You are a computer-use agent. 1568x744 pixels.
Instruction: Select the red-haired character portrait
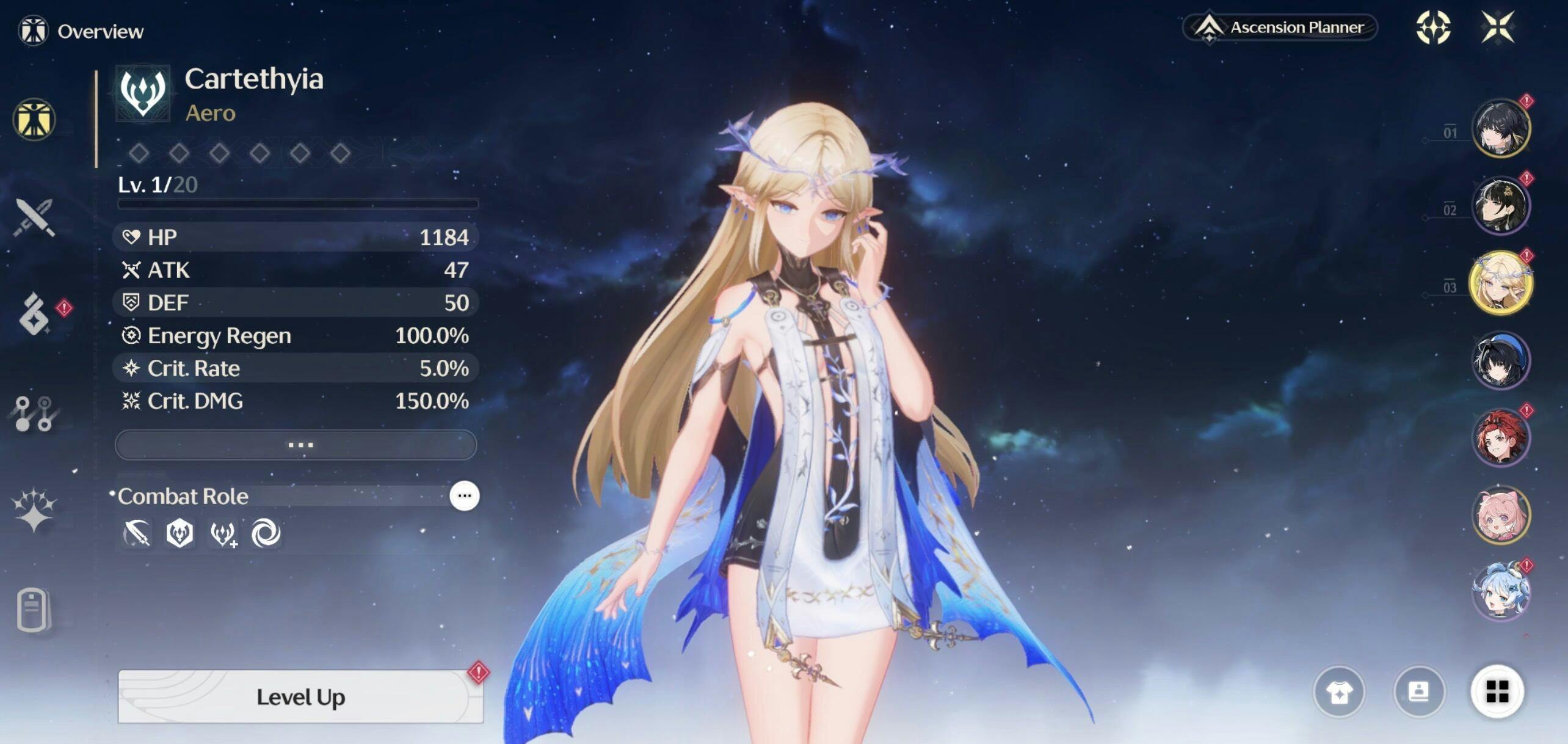pyautogui.click(x=1500, y=437)
